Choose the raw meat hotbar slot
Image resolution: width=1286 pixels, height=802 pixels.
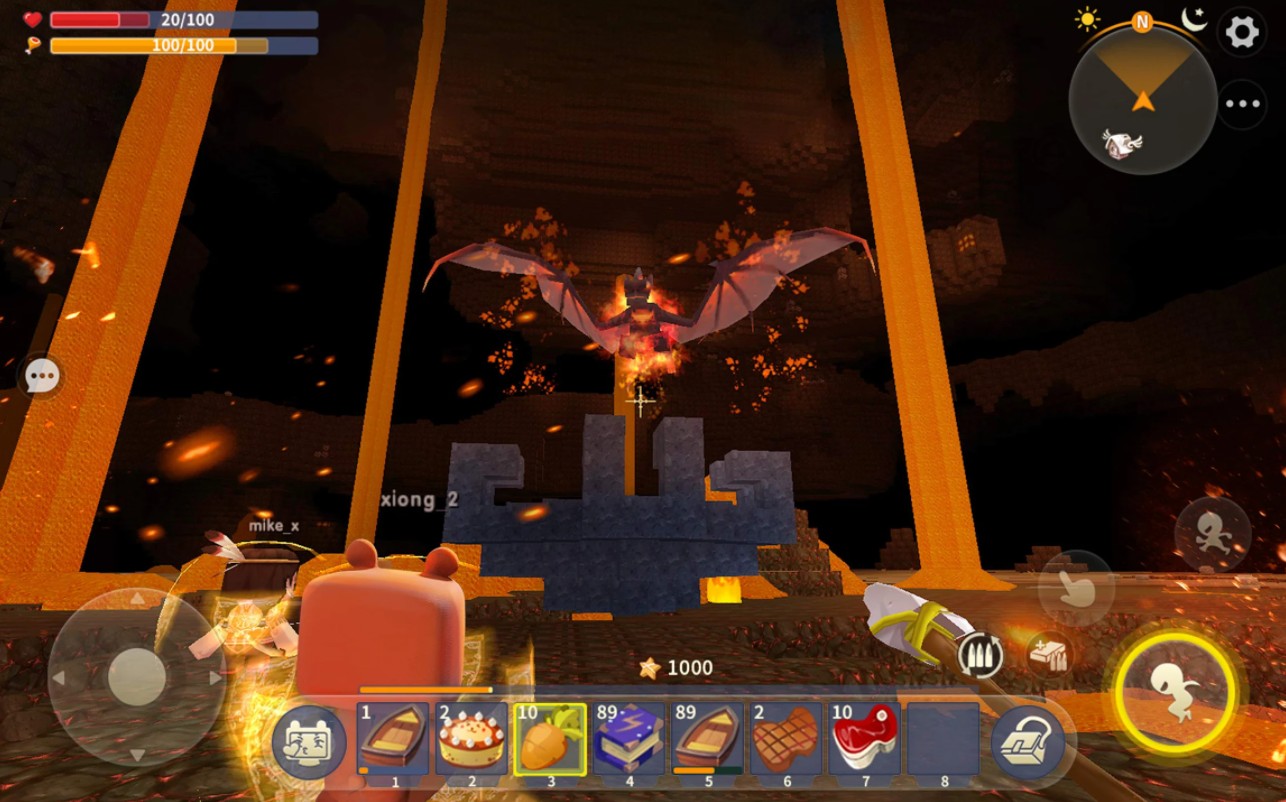(865, 739)
